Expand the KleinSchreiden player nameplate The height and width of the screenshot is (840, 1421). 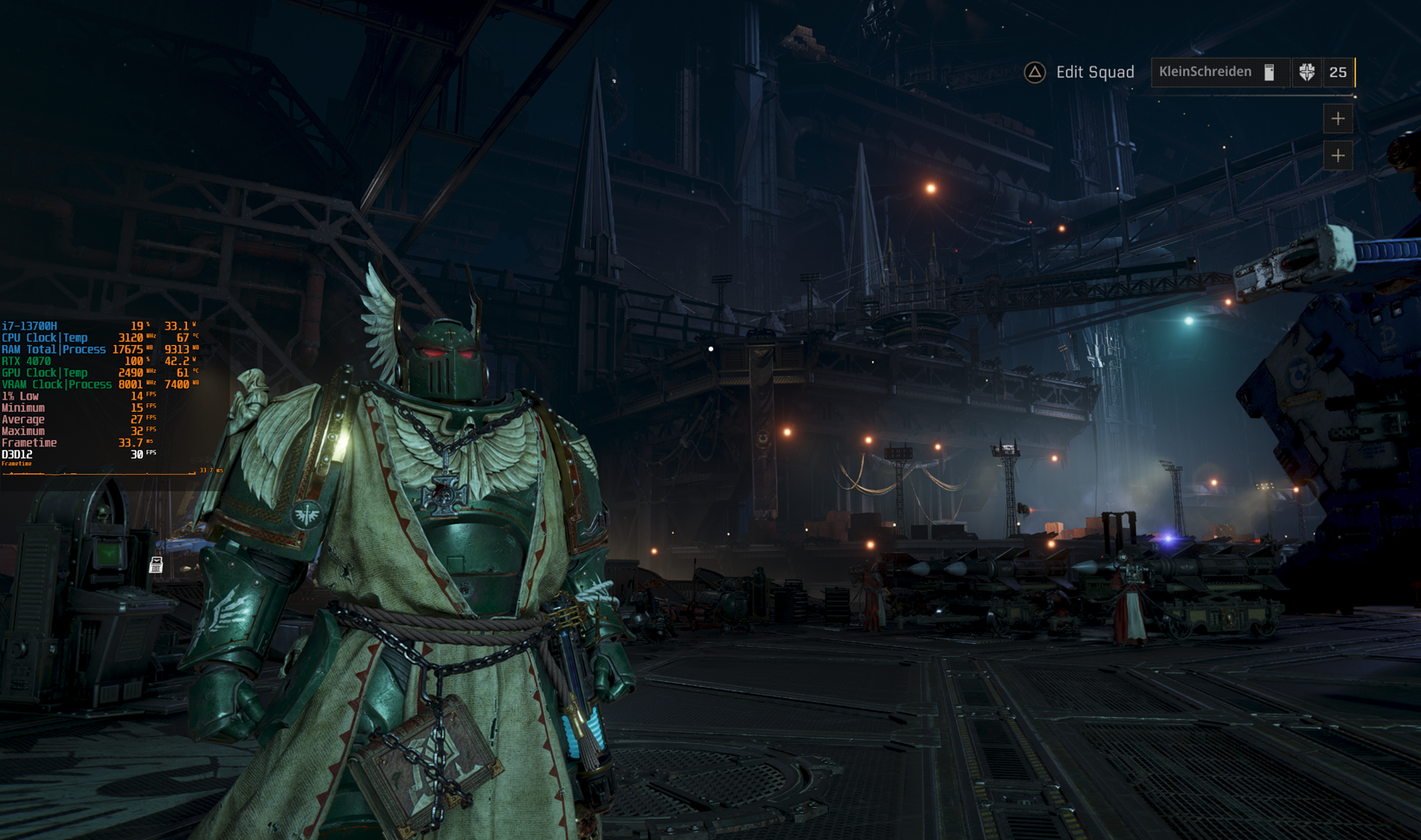(x=1206, y=72)
